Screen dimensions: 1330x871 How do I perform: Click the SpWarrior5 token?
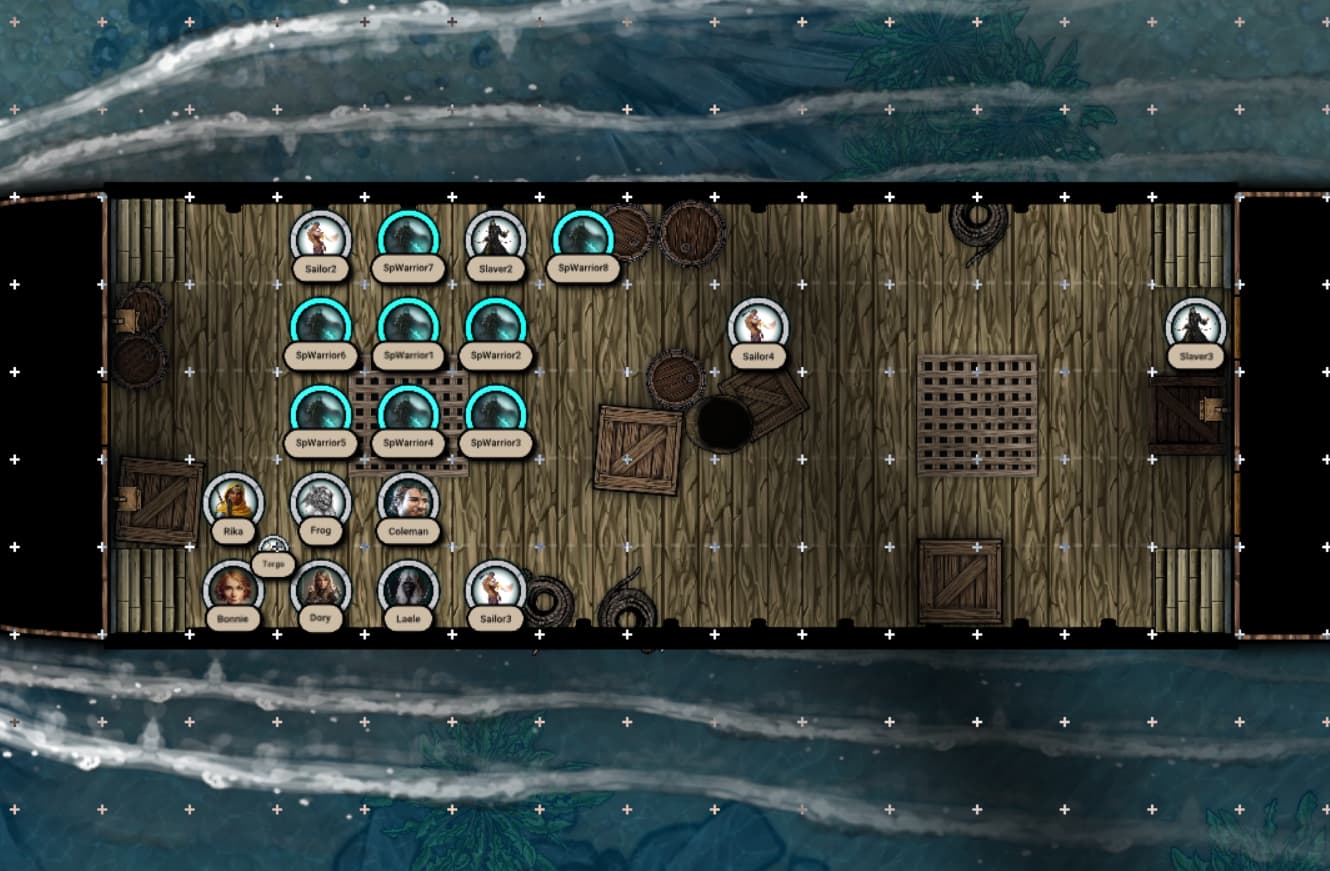pyautogui.click(x=321, y=415)
